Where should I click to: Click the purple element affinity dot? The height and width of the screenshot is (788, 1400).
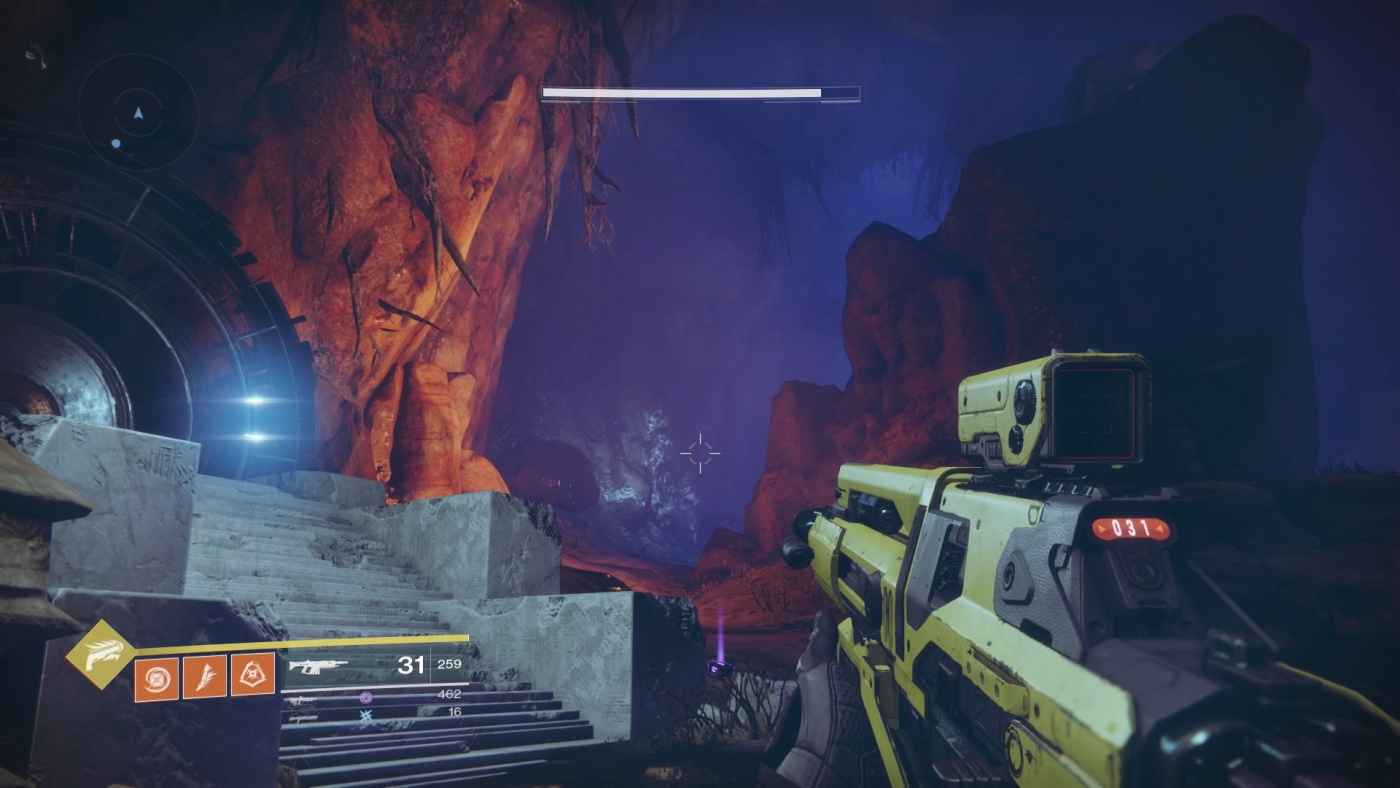(x=366, y=697)
